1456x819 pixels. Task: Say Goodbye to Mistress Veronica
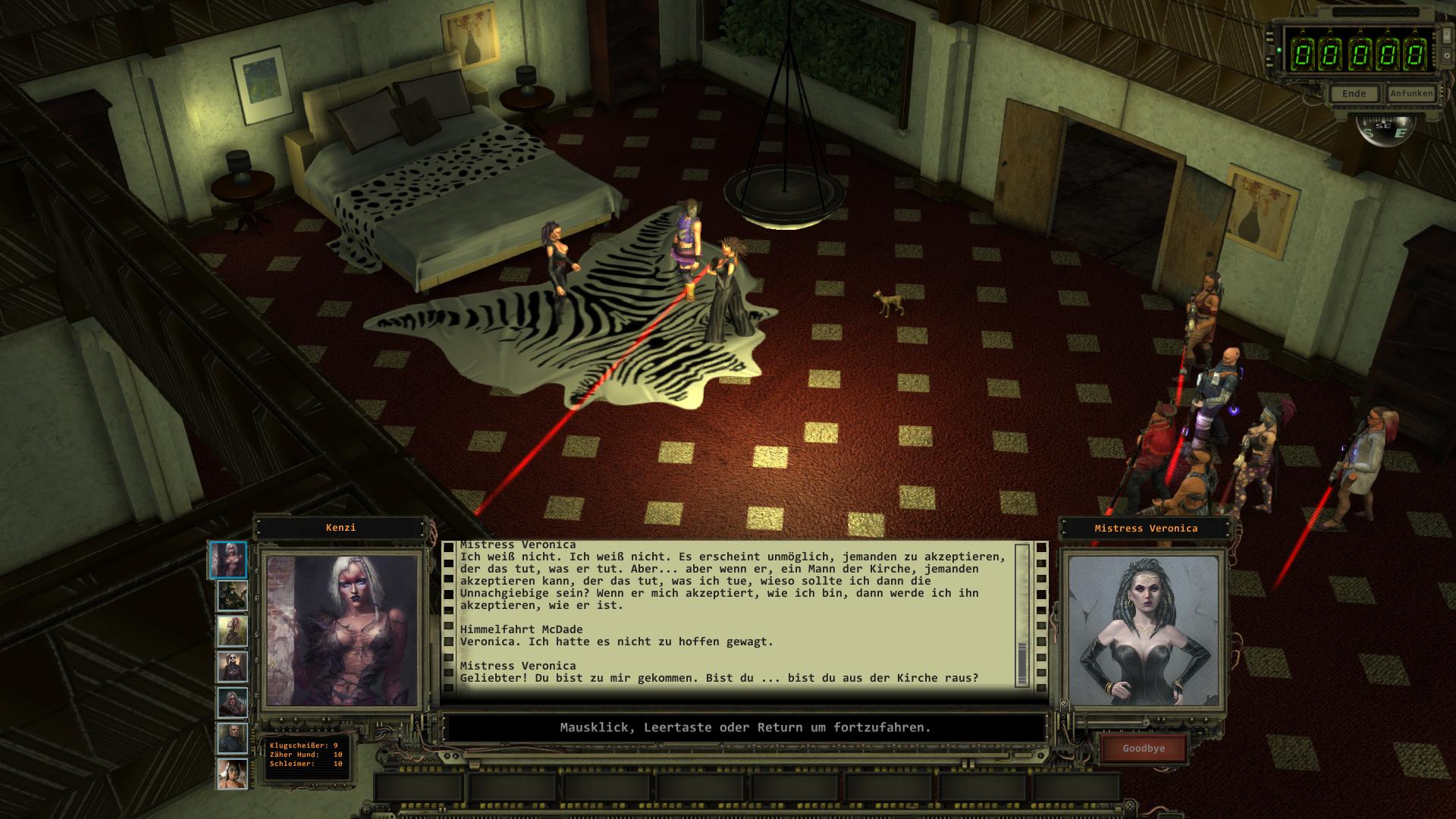pos(1143,748)
